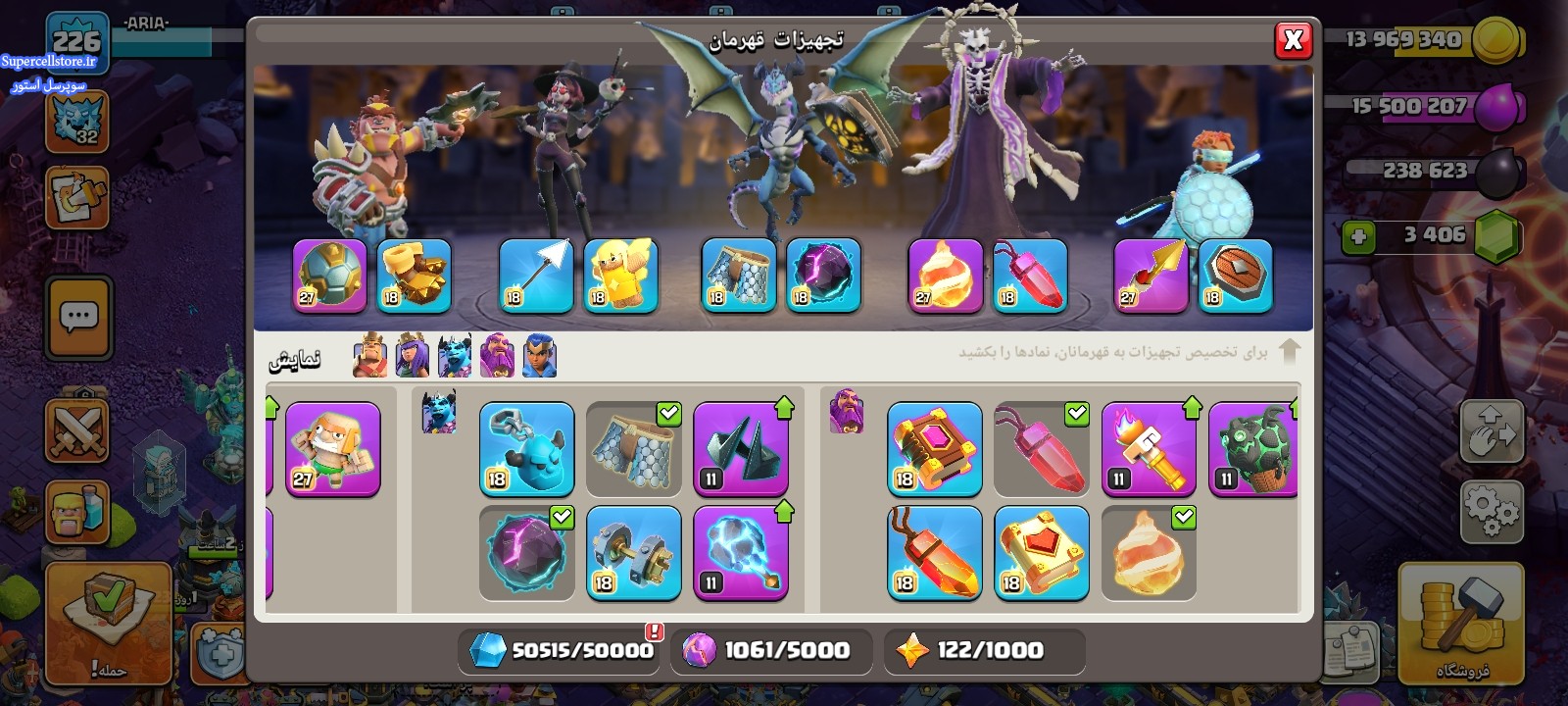Pick the electric blue orb equipment
Image resolution: width=1568 pixels, height=706 pixels.
[740, 553]
